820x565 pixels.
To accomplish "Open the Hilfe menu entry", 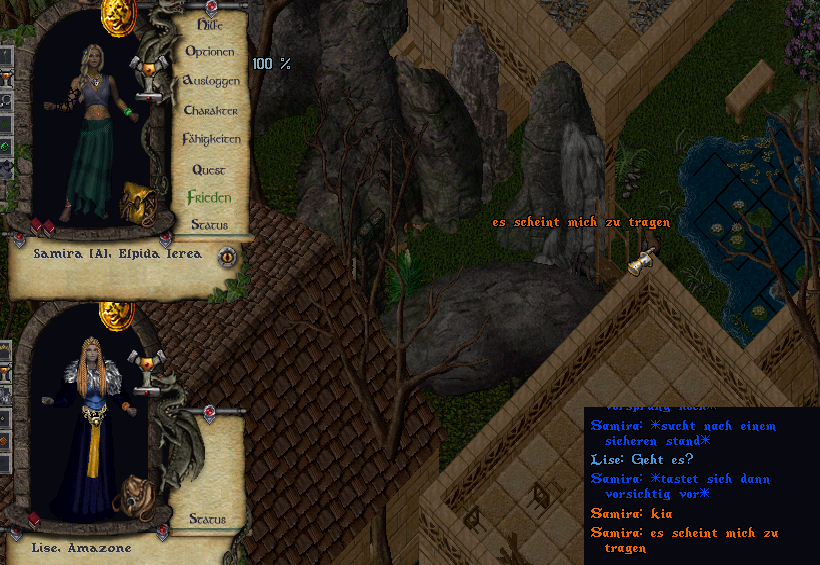I will tap(210, 25).
